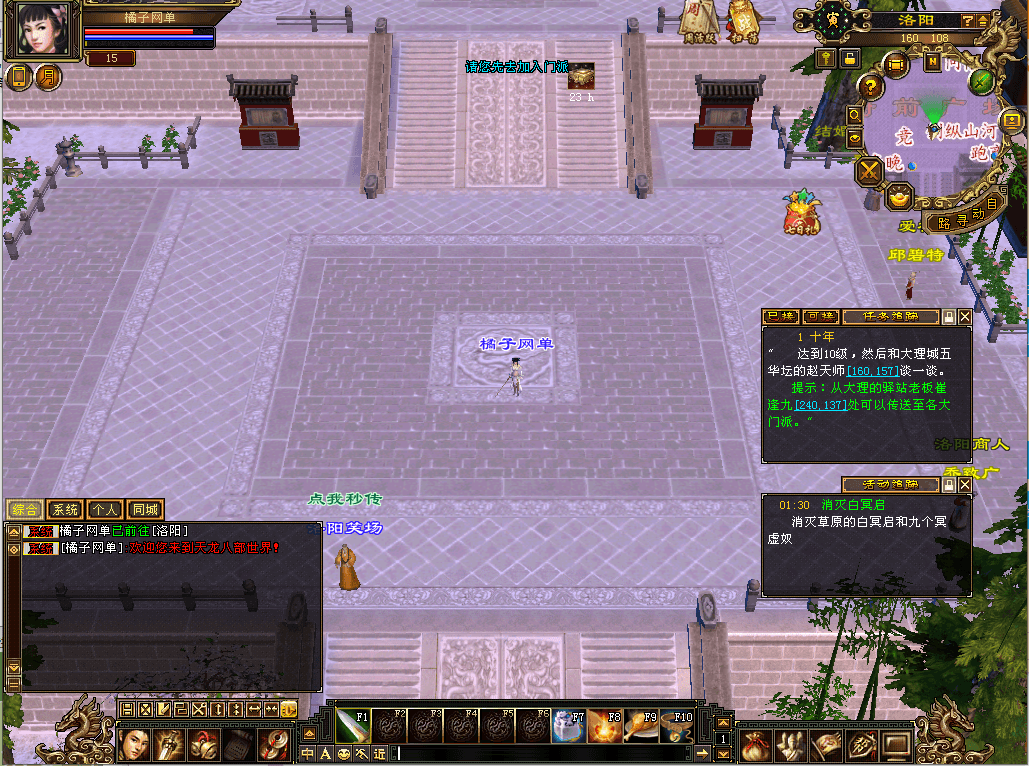
Task: Open the phone icon under the portrait
Action: [20, 77]
